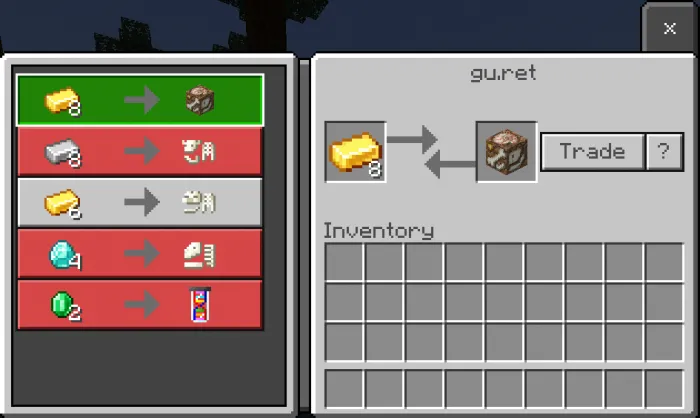Take the brown block from the output slot
Image resolution: width=700 pixels, height=418 pixels.
coord(506,152)
